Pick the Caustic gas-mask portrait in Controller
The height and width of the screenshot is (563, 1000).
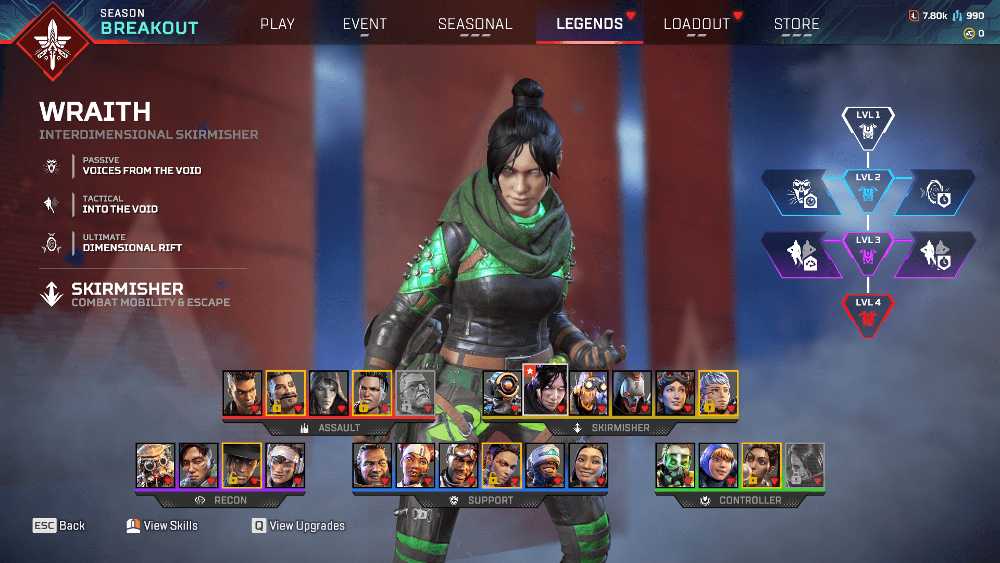[675, 465]
